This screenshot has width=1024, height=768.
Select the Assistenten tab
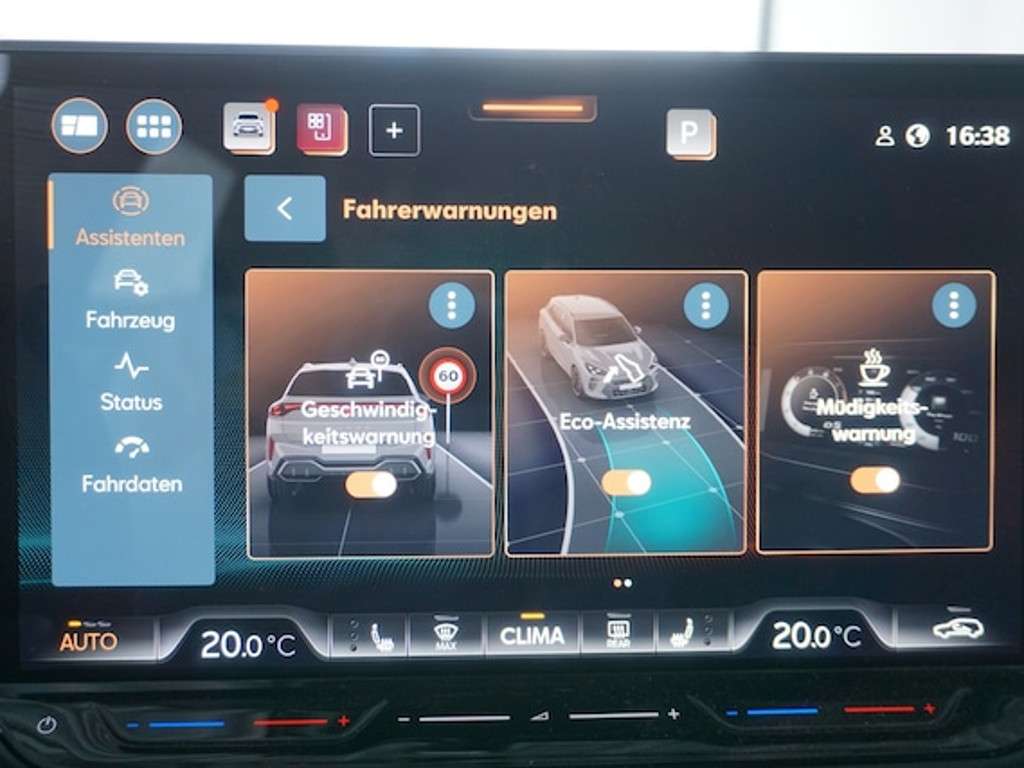(130, 219)
